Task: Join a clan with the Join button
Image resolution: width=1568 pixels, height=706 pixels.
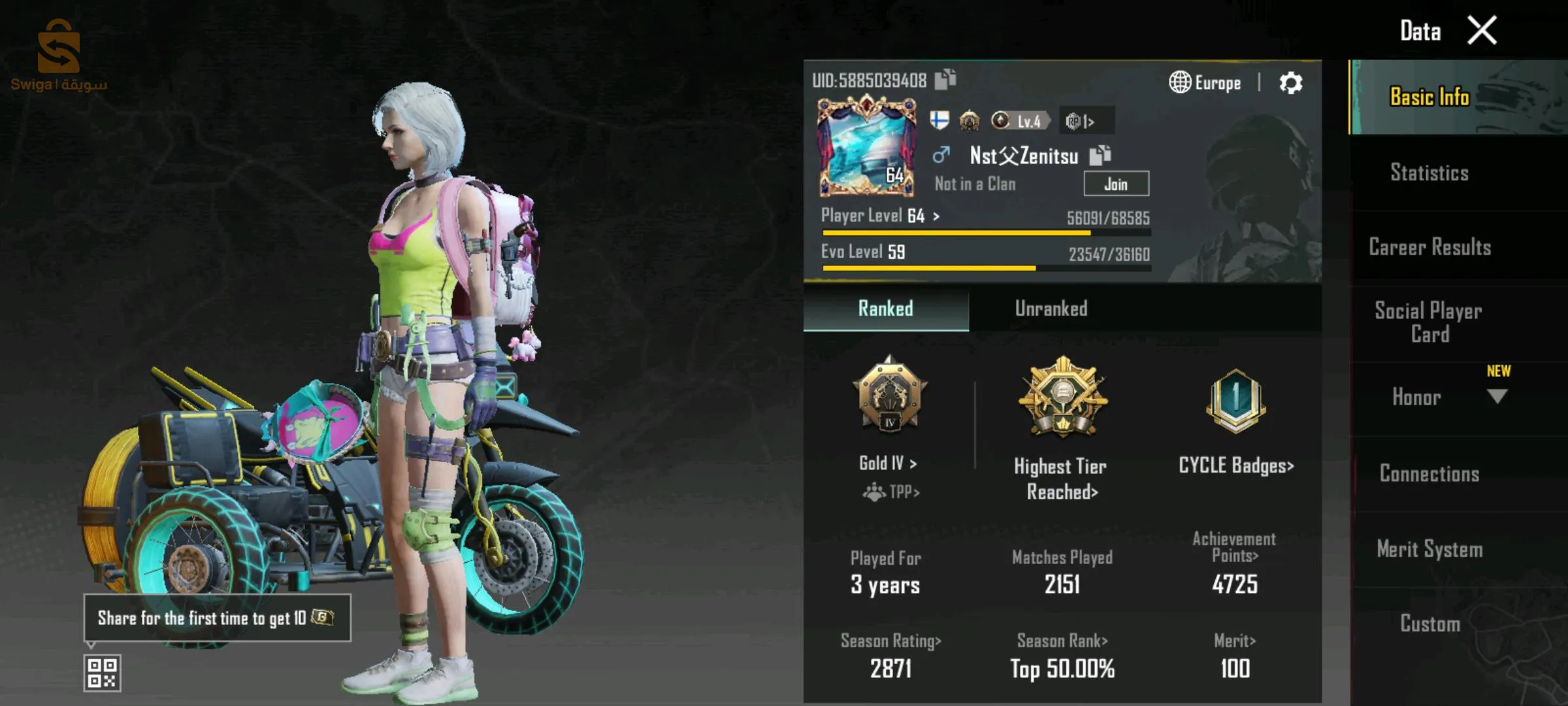Action: (x=1116, y=184)
